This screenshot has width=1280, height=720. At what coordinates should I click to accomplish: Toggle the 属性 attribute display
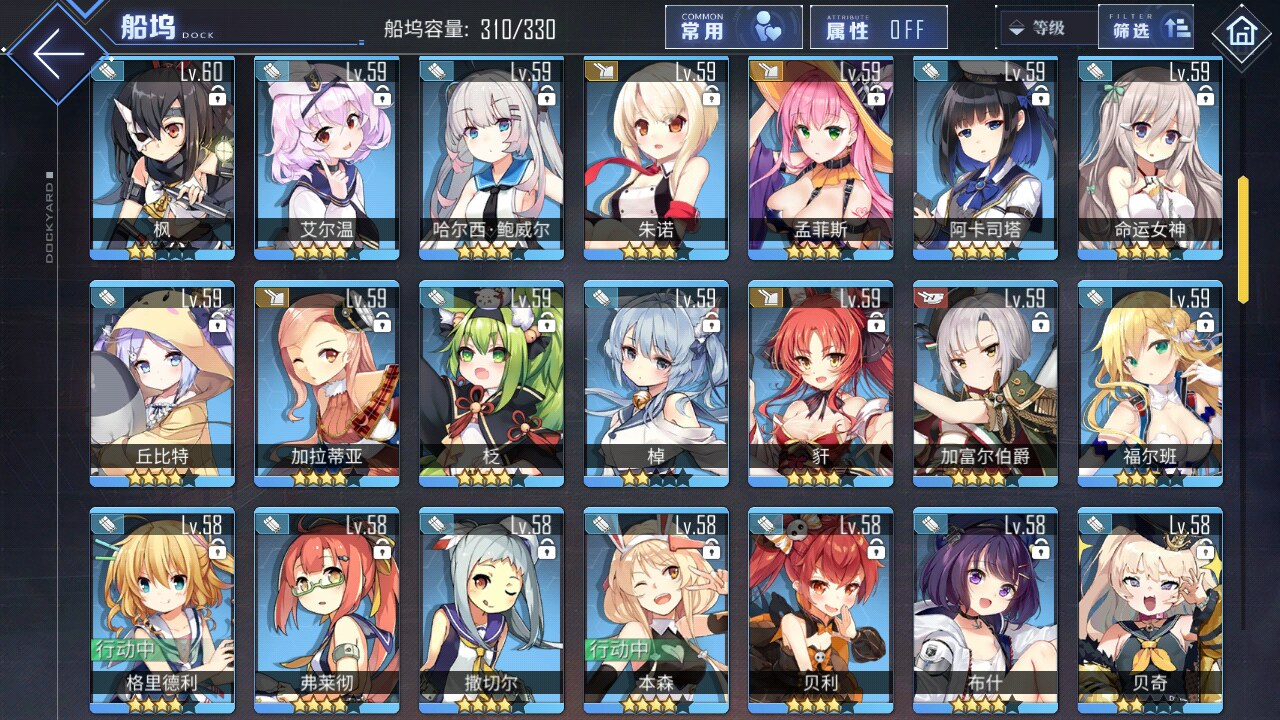coord(878,28)
